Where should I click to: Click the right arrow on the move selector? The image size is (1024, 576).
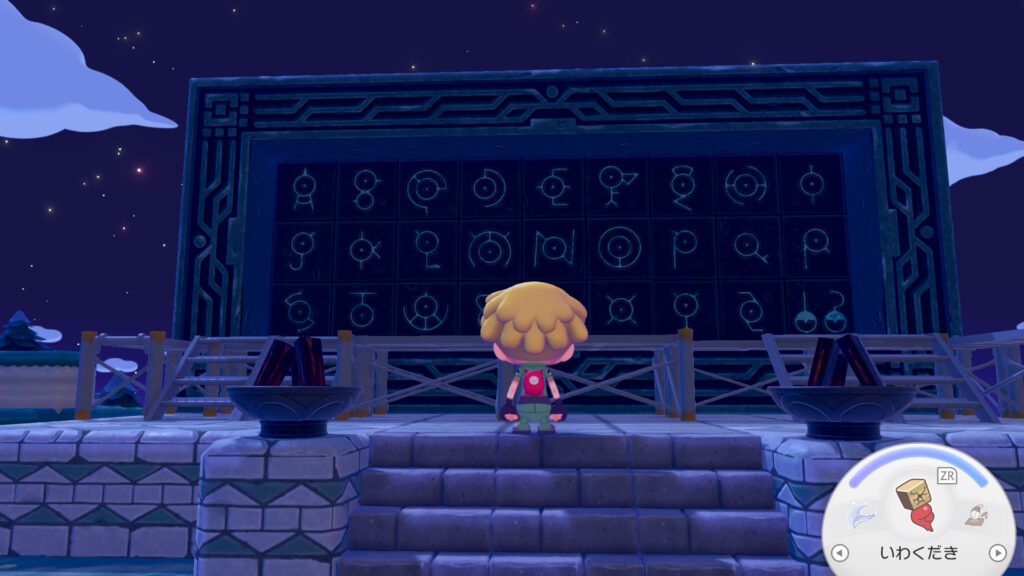point(996,552)
